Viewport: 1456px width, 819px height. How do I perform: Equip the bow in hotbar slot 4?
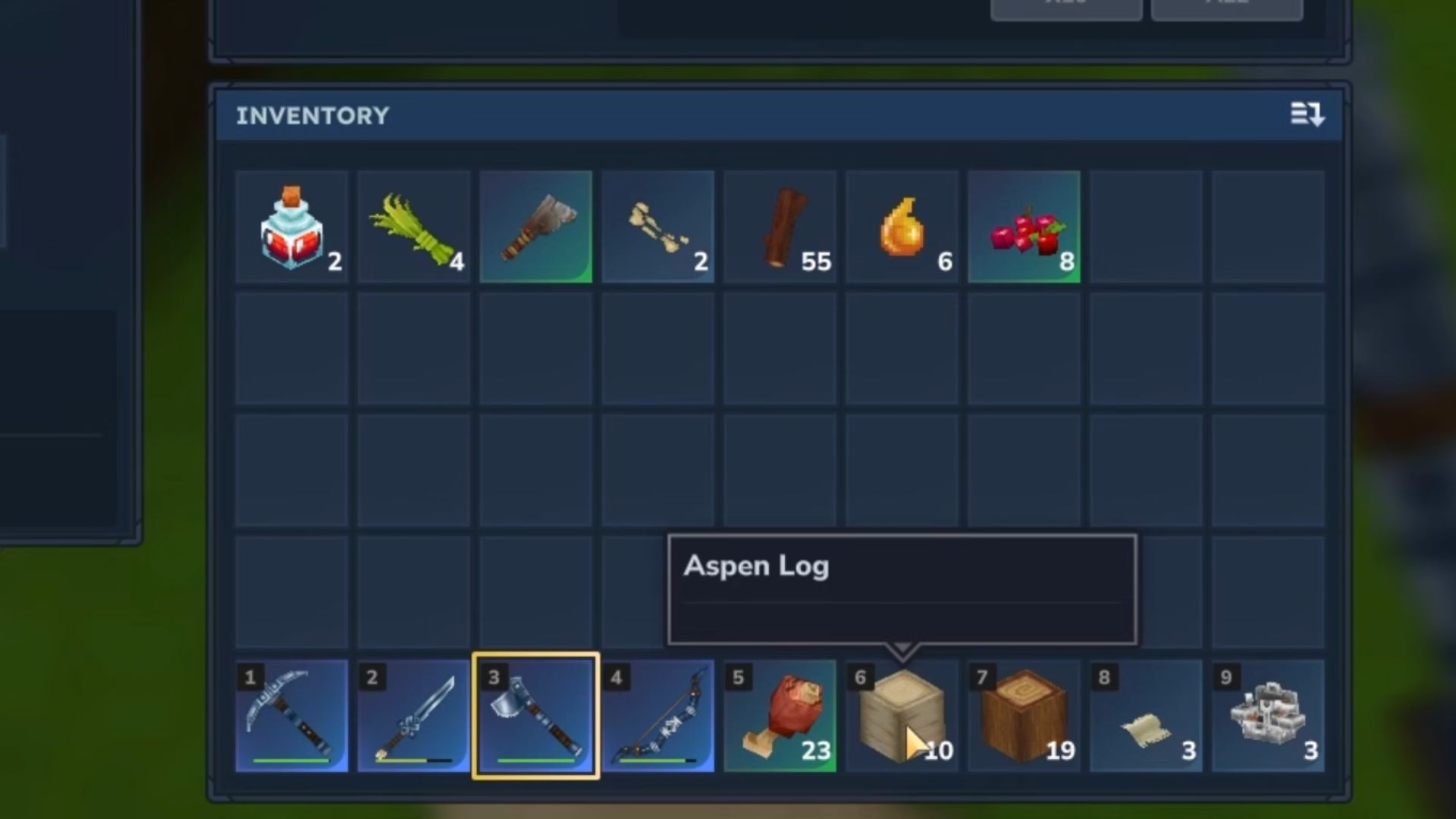[657, 716]
